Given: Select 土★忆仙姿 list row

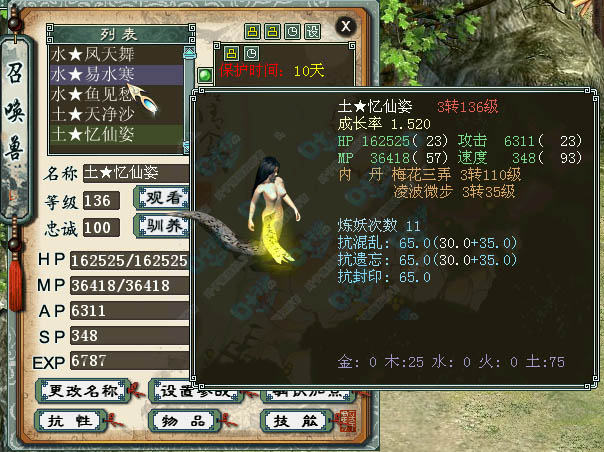Looking at the screenshot, I should tap(116, 134).
